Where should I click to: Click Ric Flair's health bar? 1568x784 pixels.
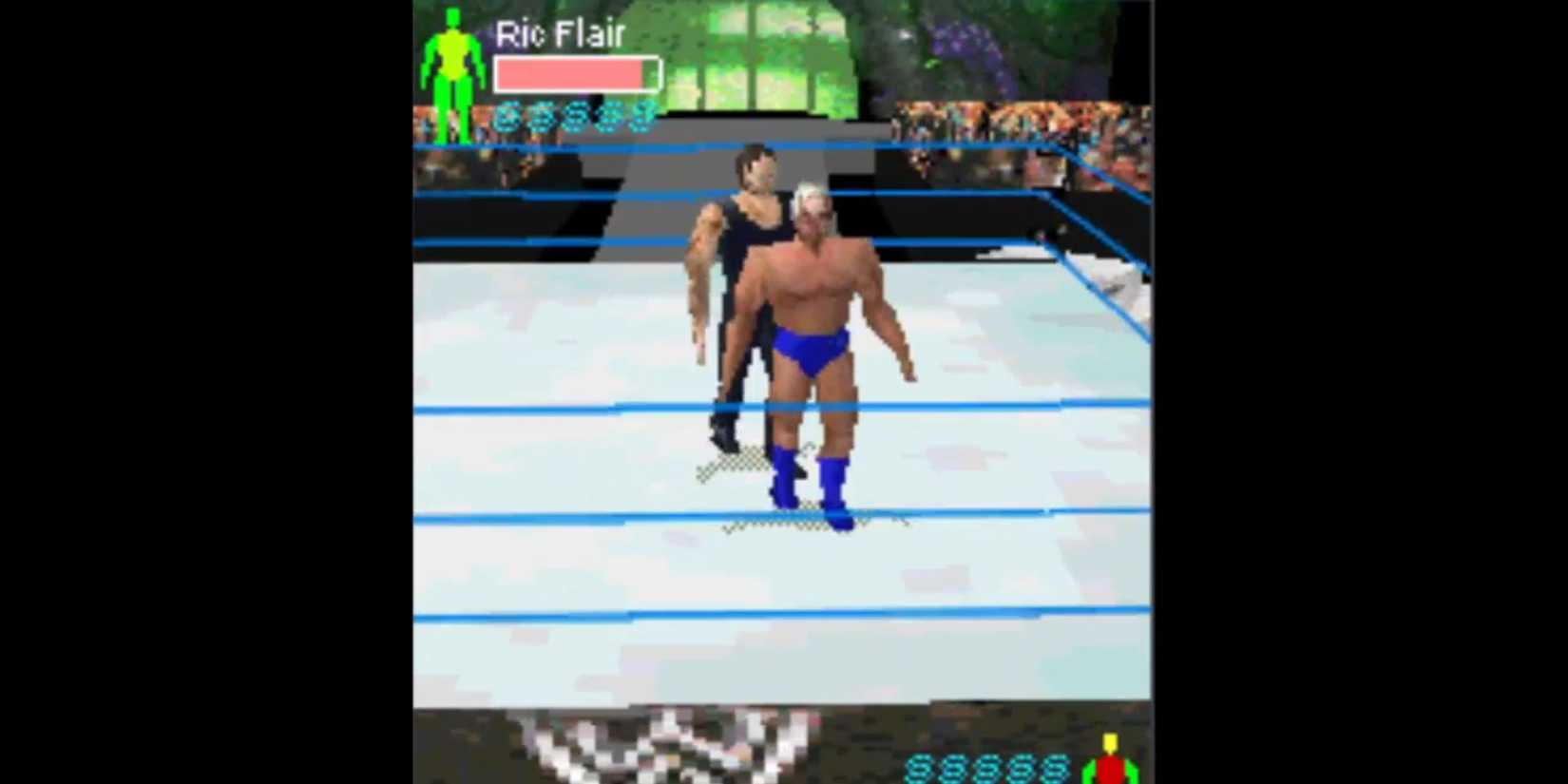click(570, 74)
